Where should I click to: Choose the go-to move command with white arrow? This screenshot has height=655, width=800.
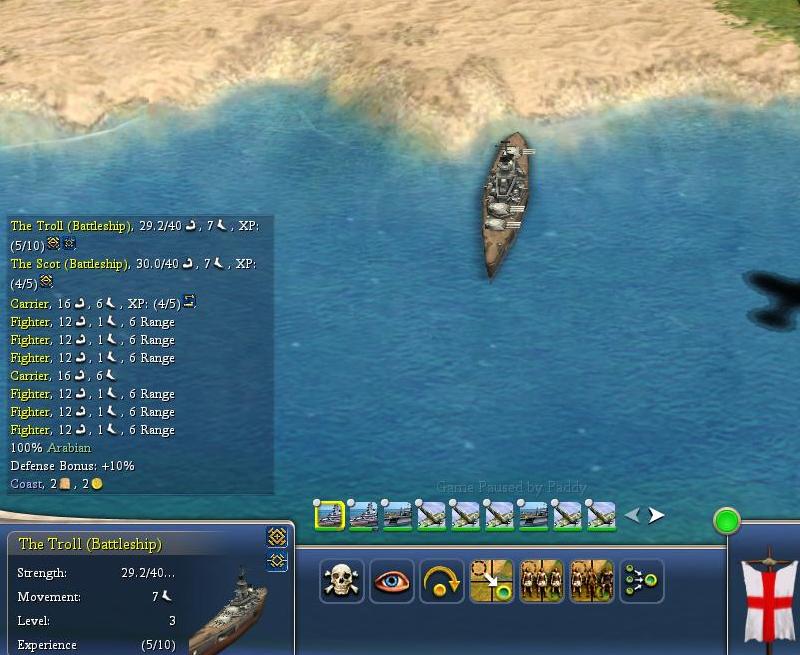(x=492, y=581)
